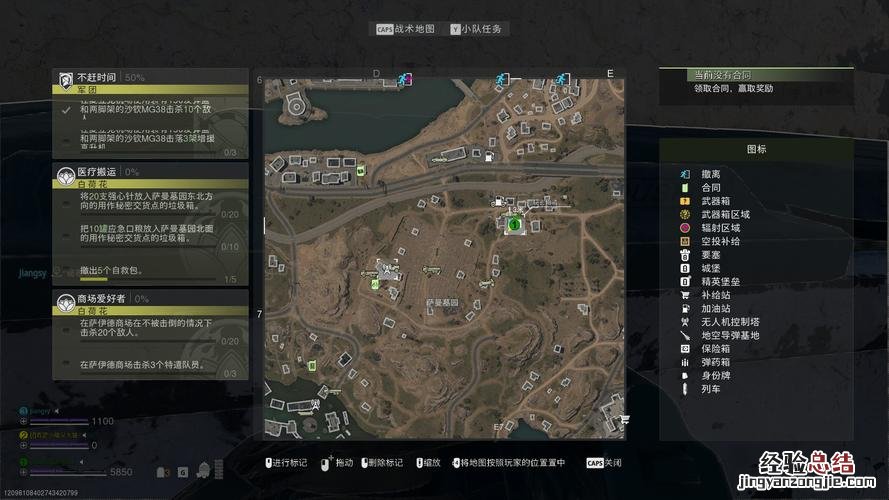Viewport: 889px width, 500px height.
Task: Pick the 辐射区域 legend entry
Action: tap(720, 228)
